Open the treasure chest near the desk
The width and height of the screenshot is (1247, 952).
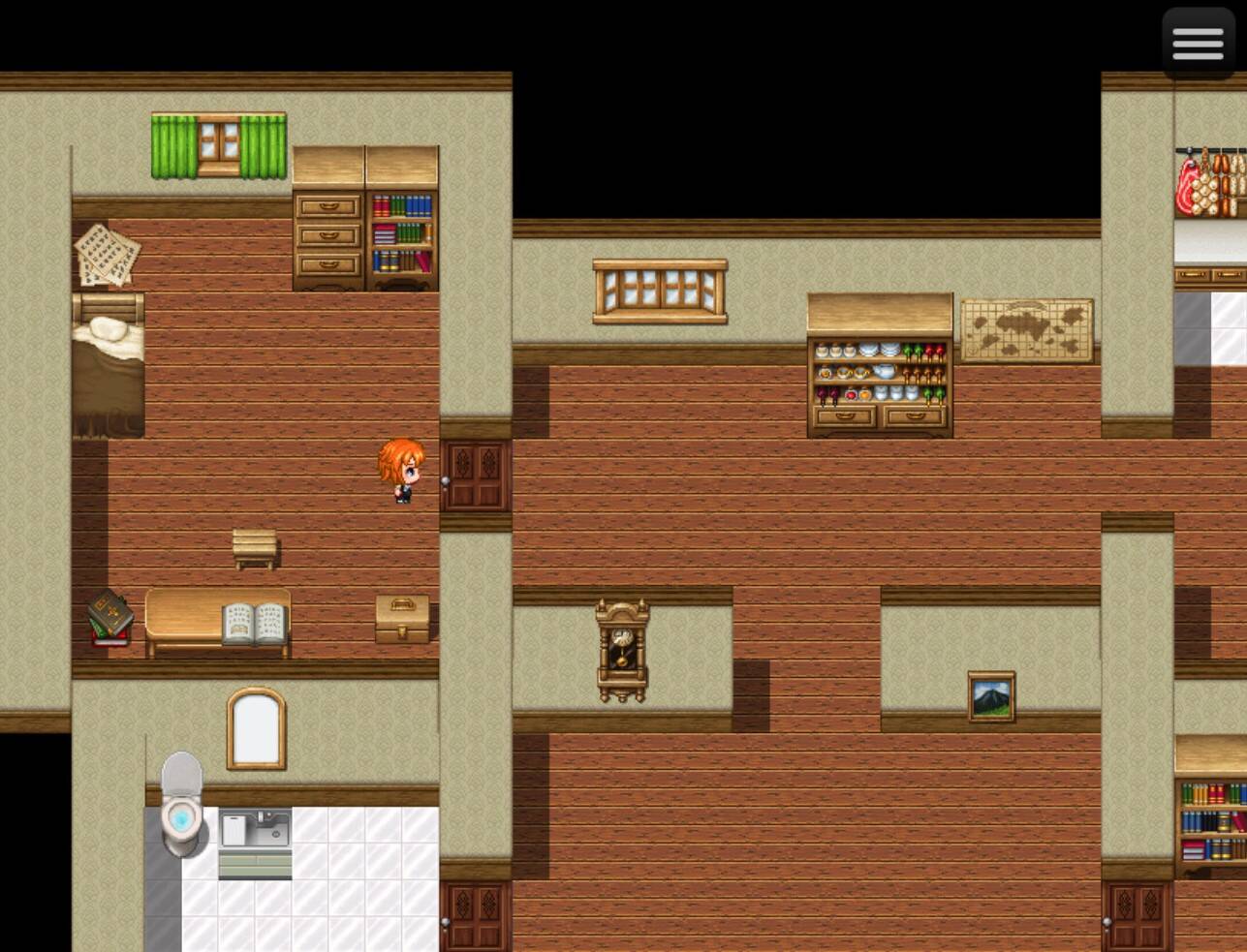click(400, 618)
